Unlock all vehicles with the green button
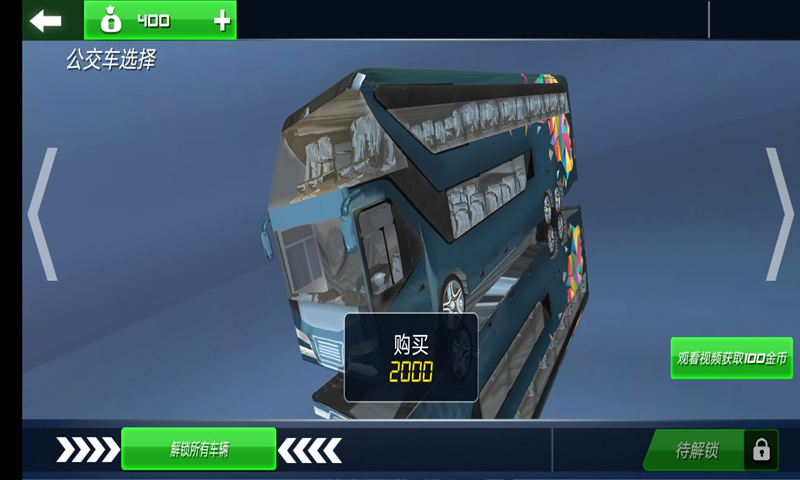 click(x=198, y=449)
